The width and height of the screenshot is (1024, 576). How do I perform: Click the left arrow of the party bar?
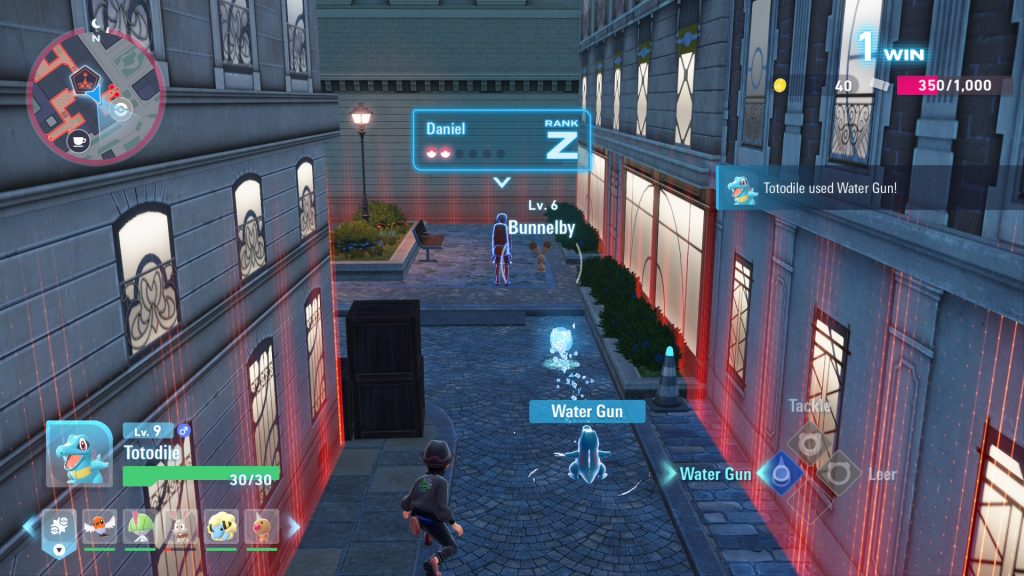[28, 526]
